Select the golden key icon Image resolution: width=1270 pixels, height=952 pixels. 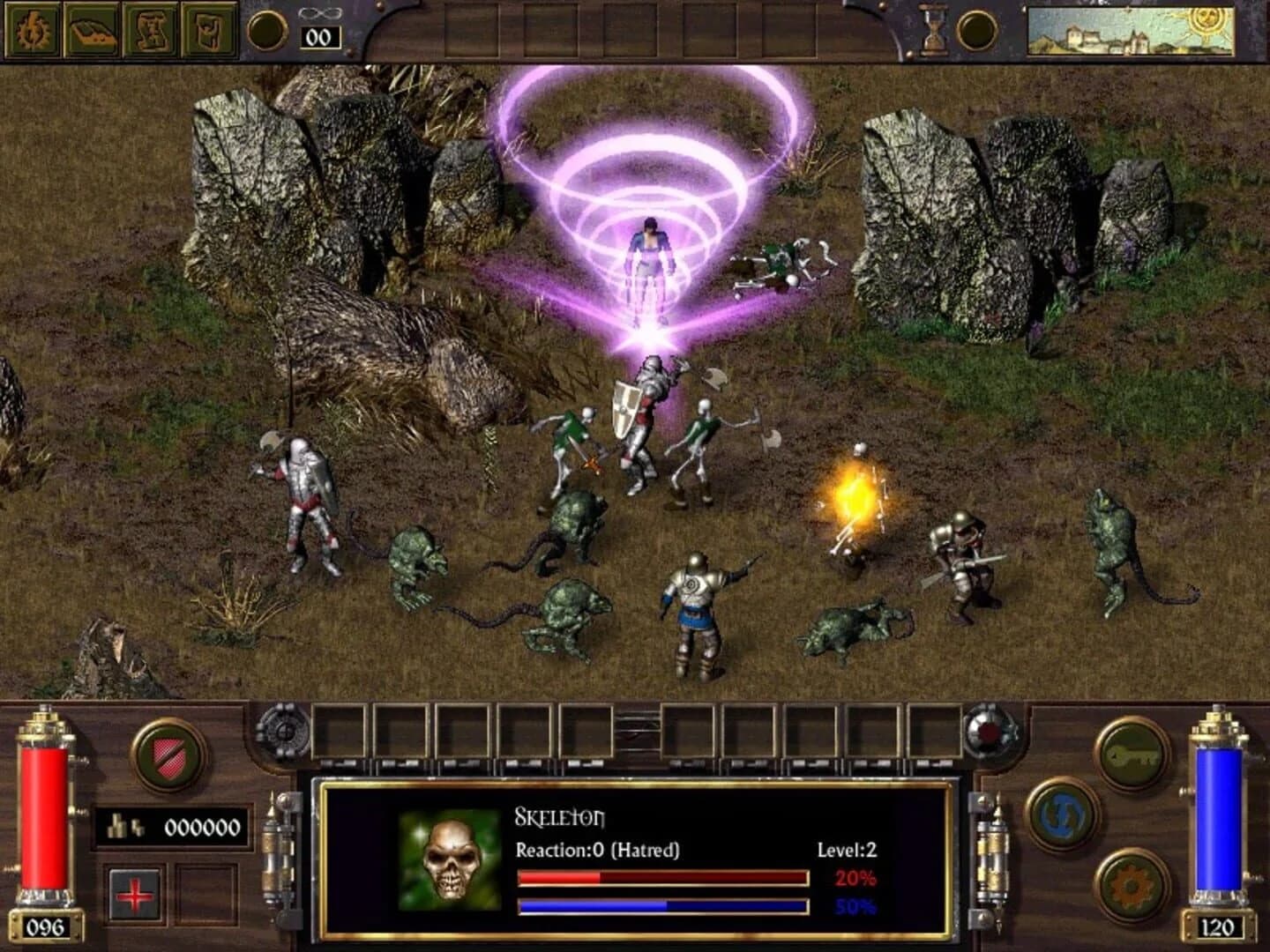pyautogui.click(x=1132, y=755)
